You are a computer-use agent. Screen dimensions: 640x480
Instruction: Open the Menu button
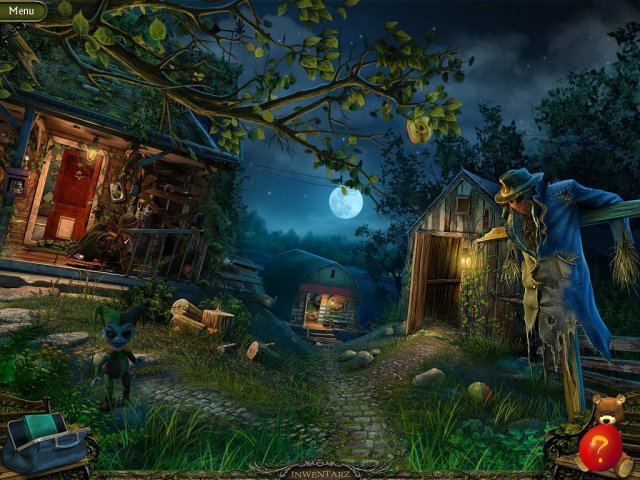[21, 11]
